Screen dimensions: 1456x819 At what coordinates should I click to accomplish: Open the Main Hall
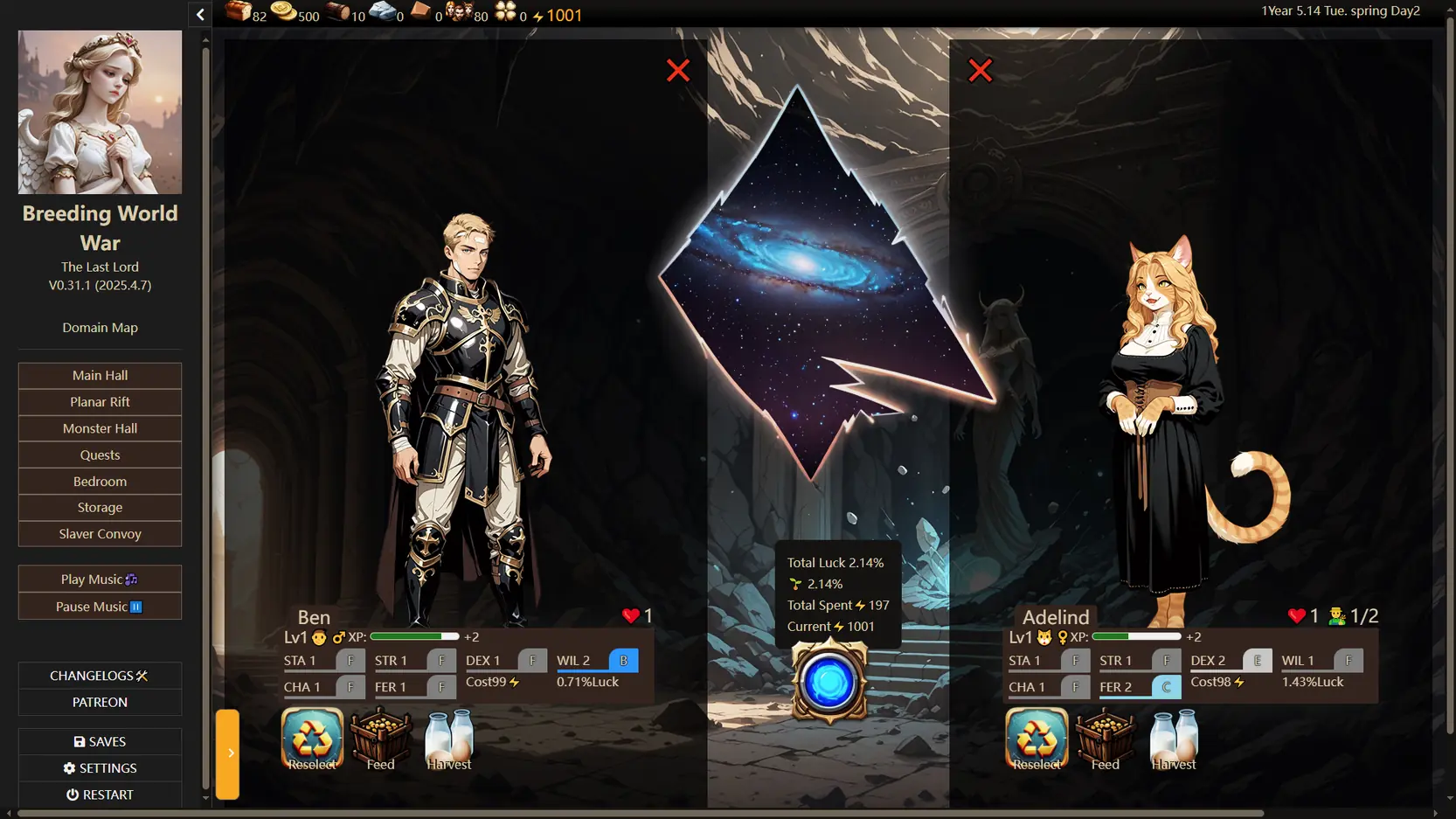pyautogui.click(x=100, y=375)
